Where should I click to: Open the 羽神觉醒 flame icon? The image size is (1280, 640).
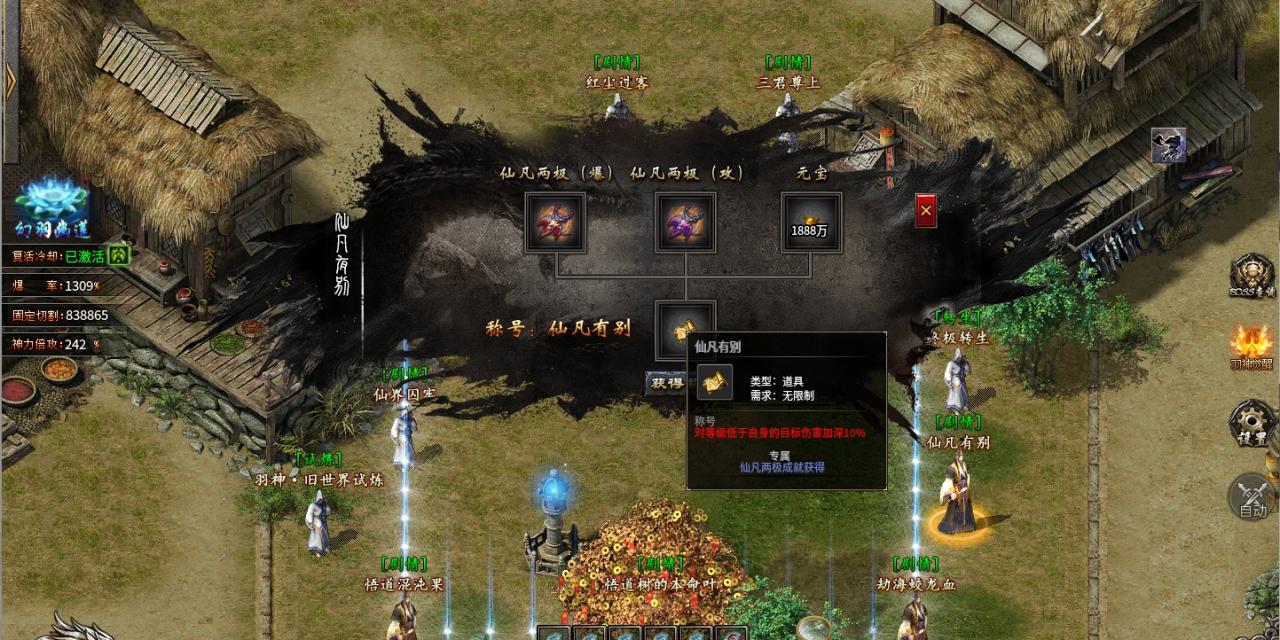point(1252,347)
